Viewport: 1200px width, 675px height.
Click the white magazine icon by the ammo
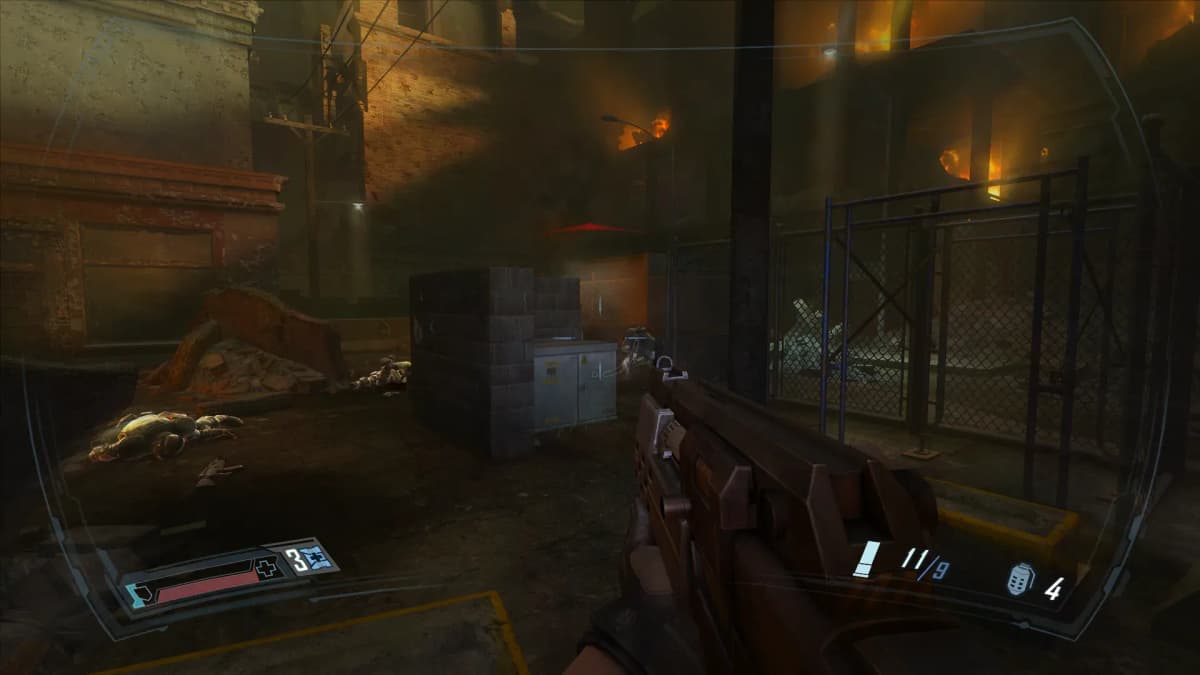(x=867, y=559)
